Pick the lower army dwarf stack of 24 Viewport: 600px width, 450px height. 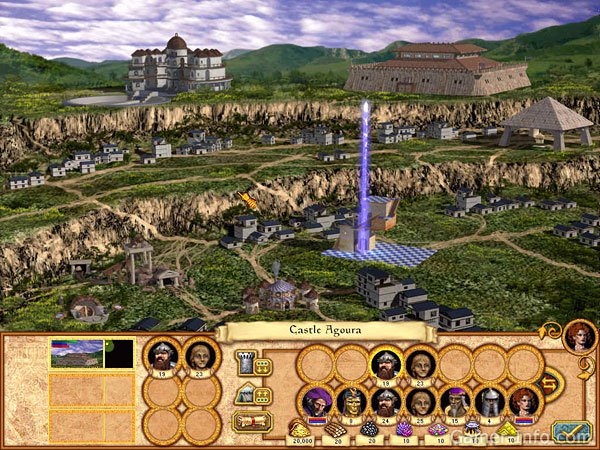[385, 402]
